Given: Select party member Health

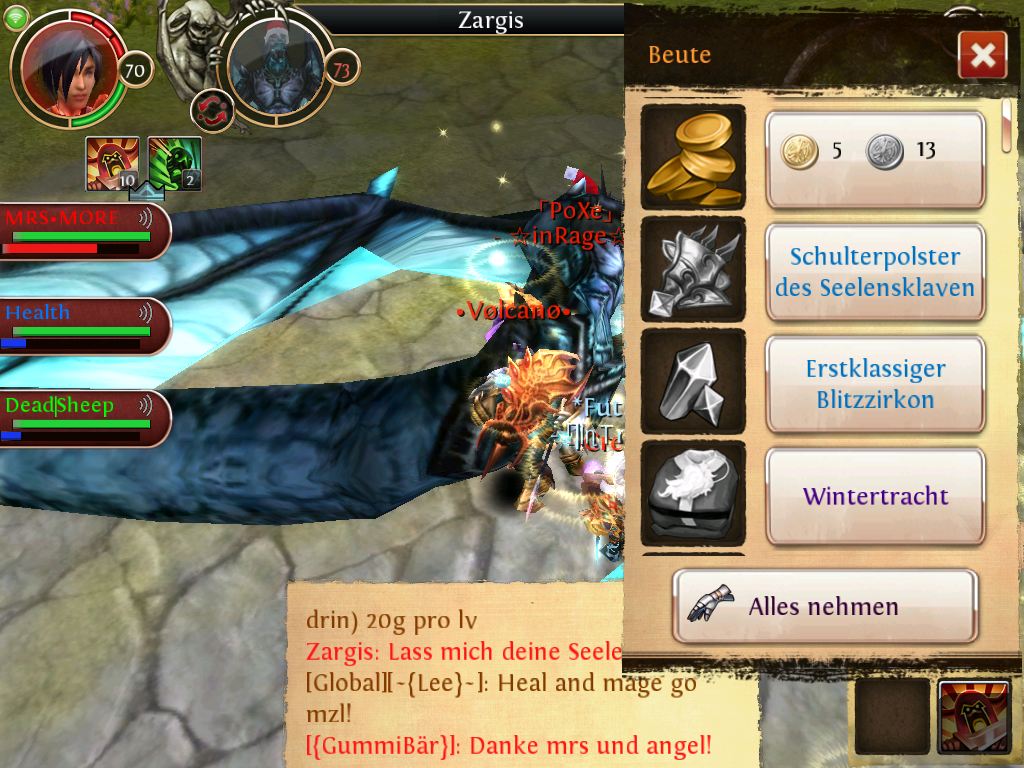Looking at the screenshot, I should coord(82,326).
